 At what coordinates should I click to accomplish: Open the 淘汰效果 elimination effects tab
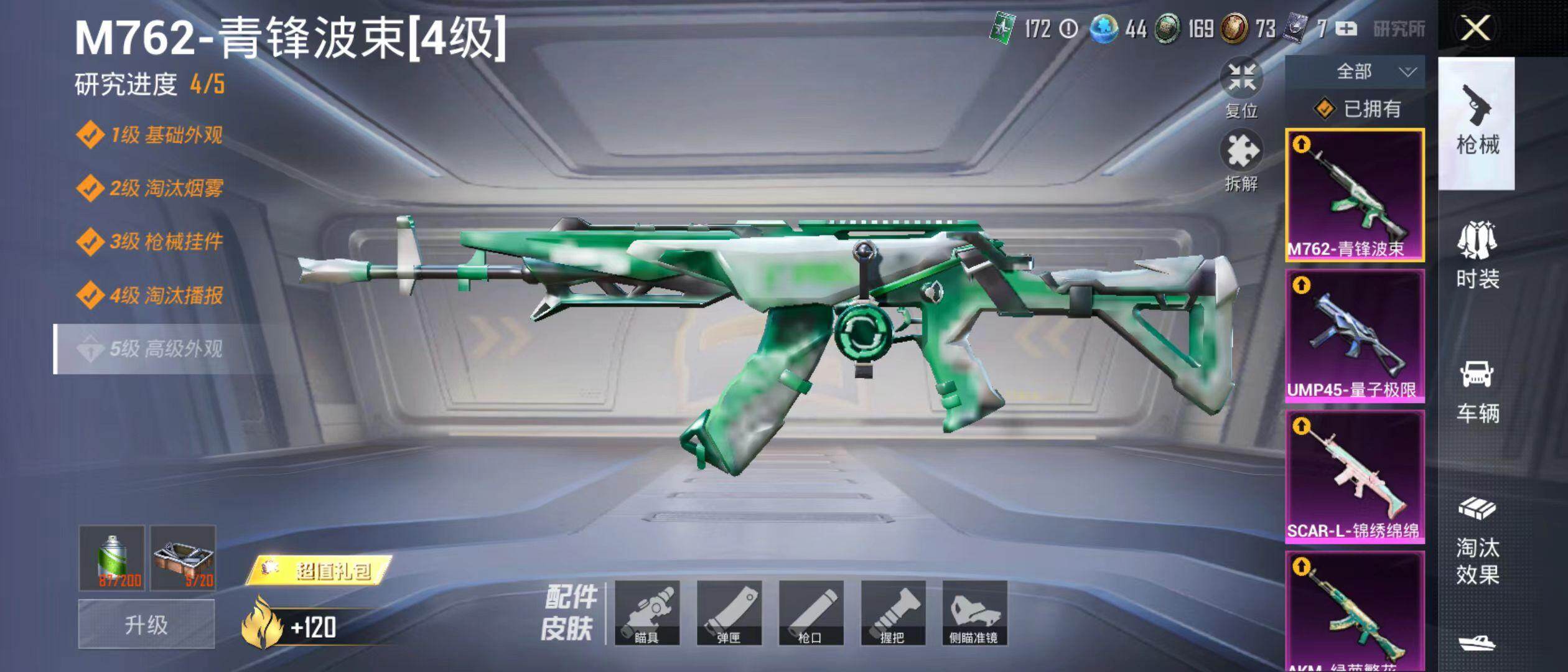click(x=1477, y=541)
